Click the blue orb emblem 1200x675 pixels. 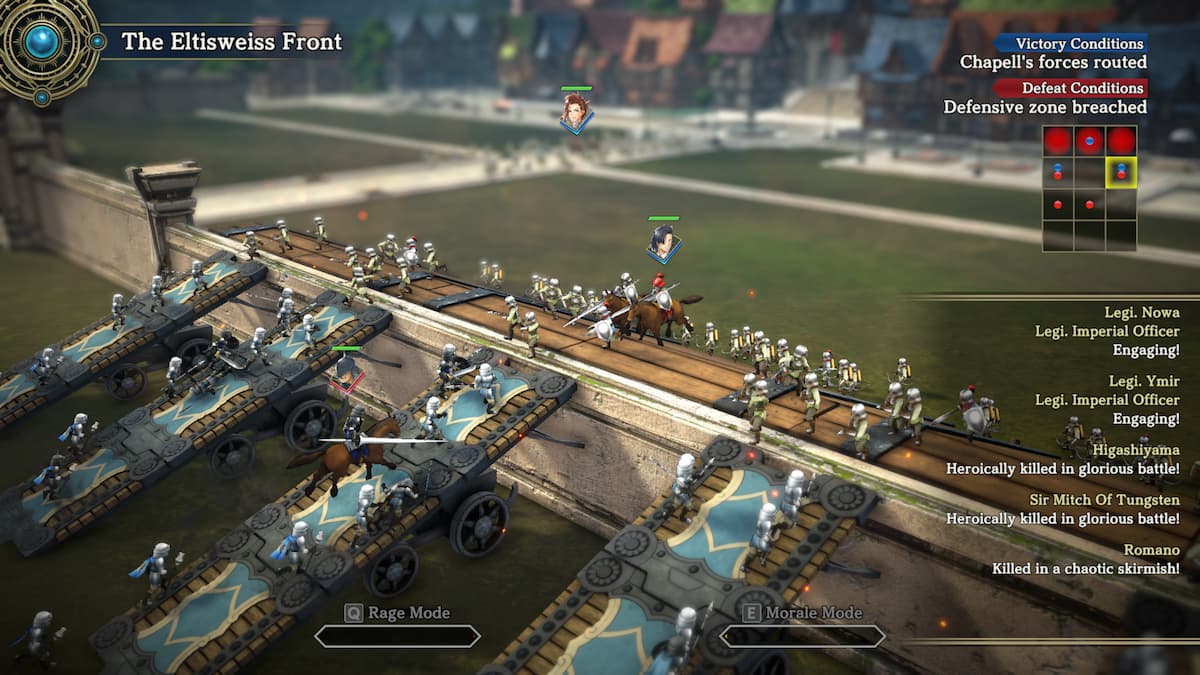[43, 42]
